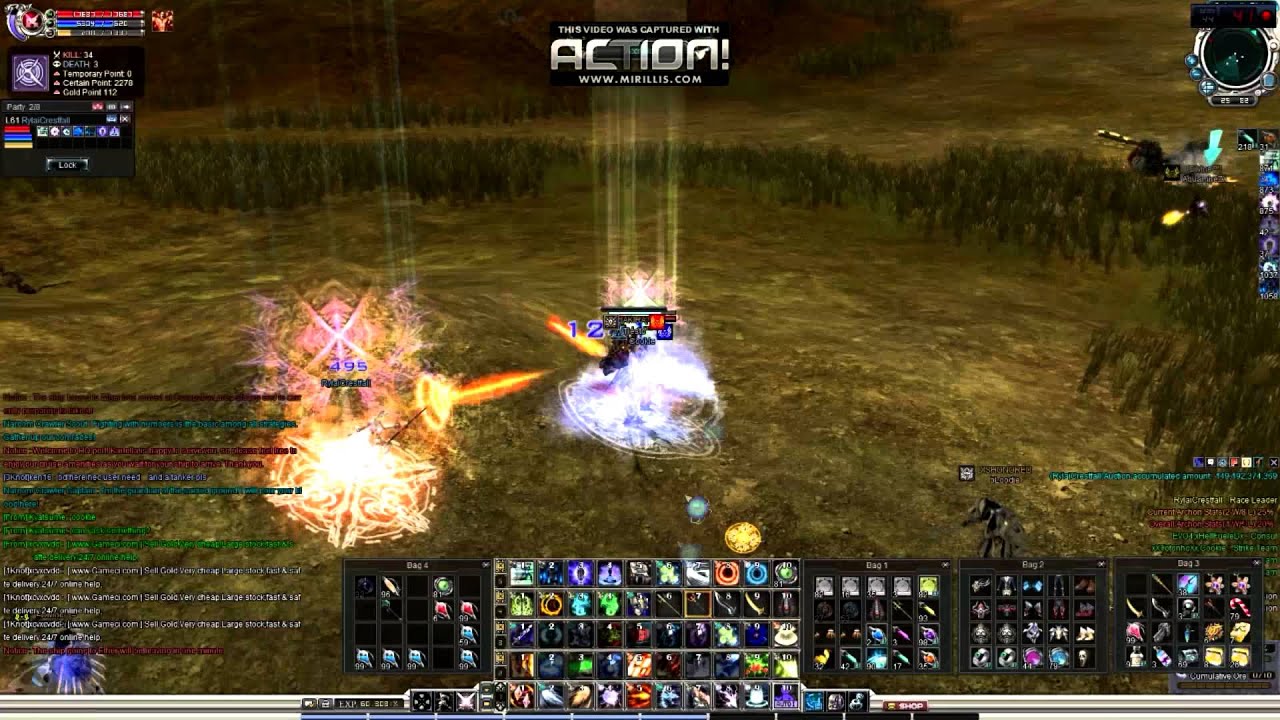
Task: Toggle the crossed-swords status icon in Party header
Action: (113, 106)
